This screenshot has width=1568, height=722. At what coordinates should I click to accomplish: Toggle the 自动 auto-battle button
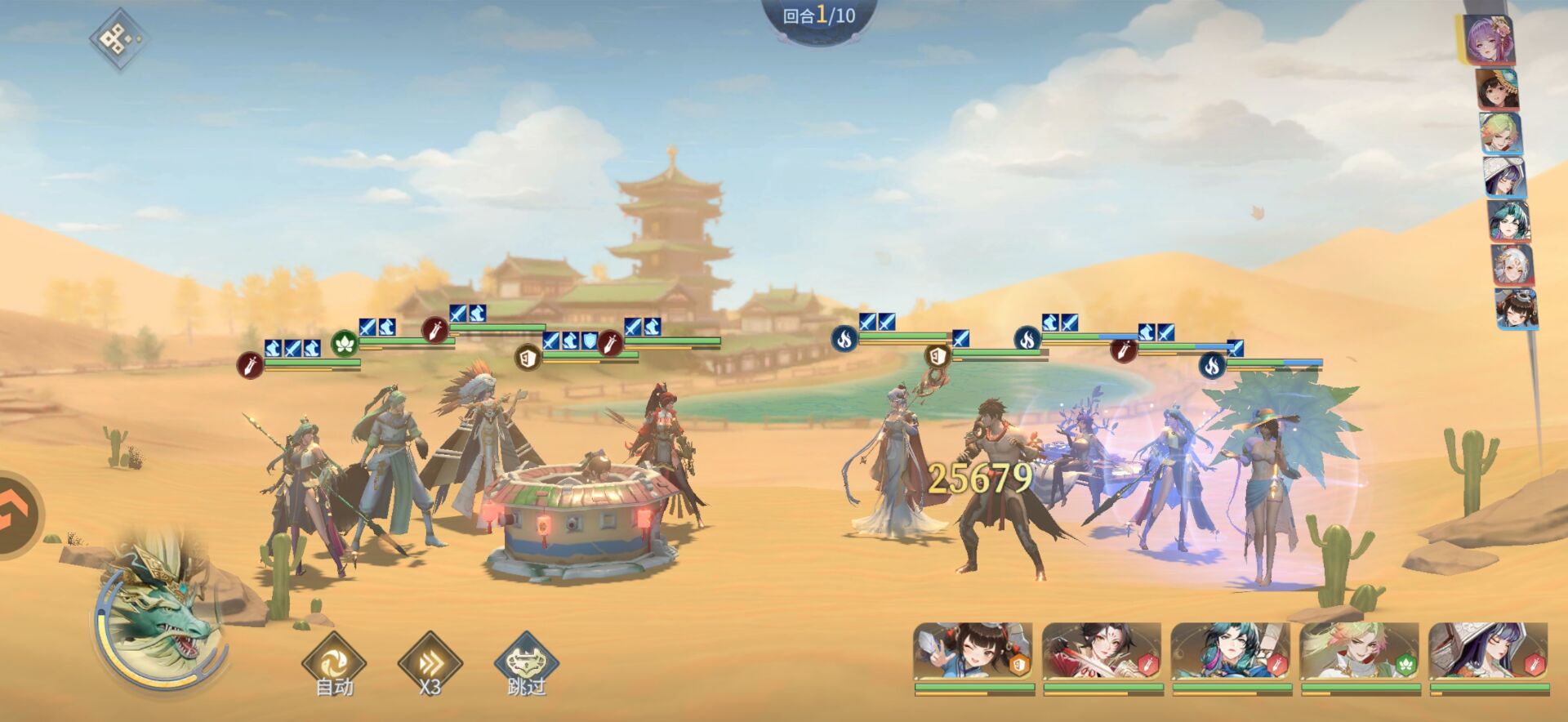point(334,662)
